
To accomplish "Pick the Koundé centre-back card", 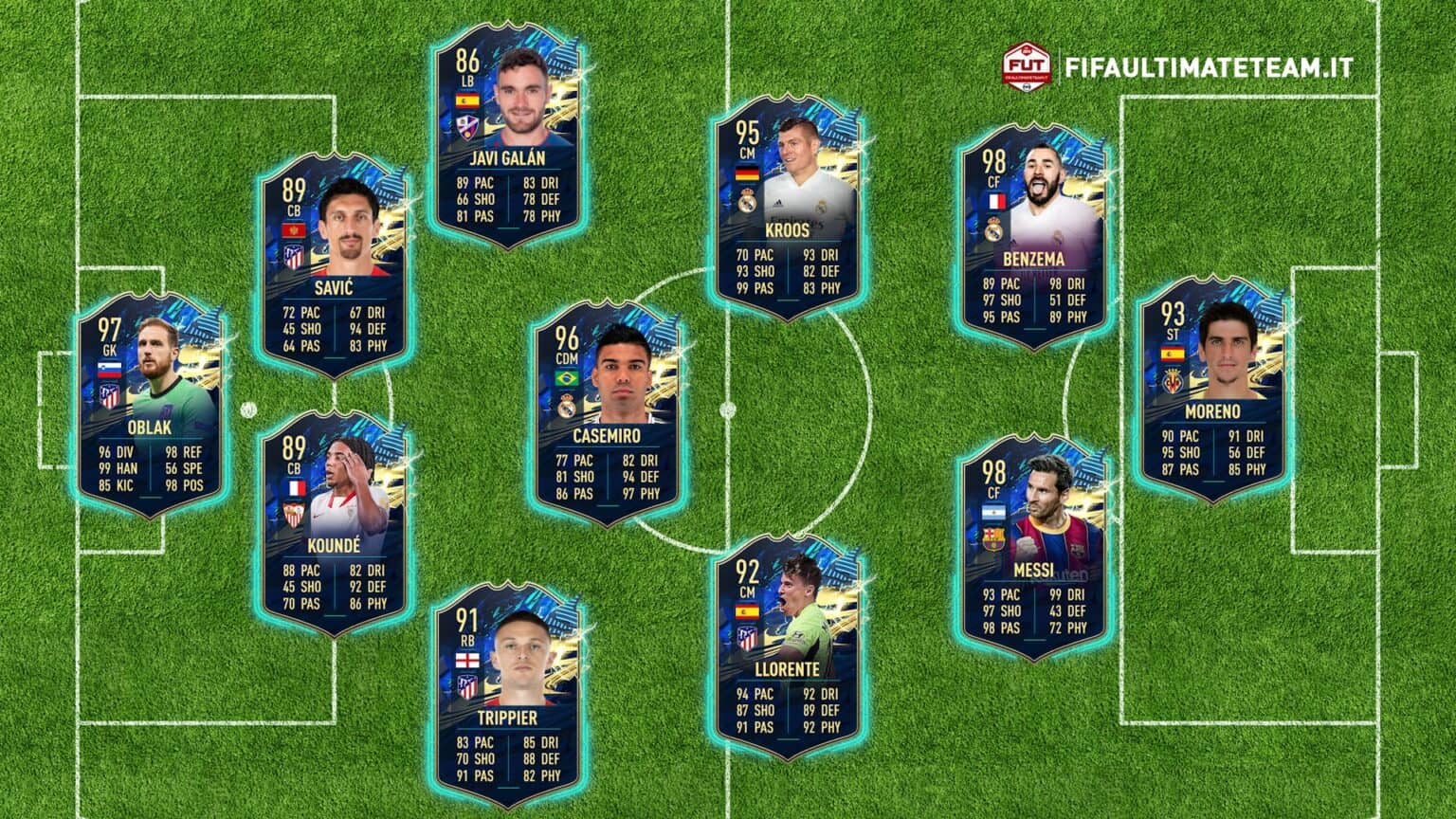I will (334, 524).
